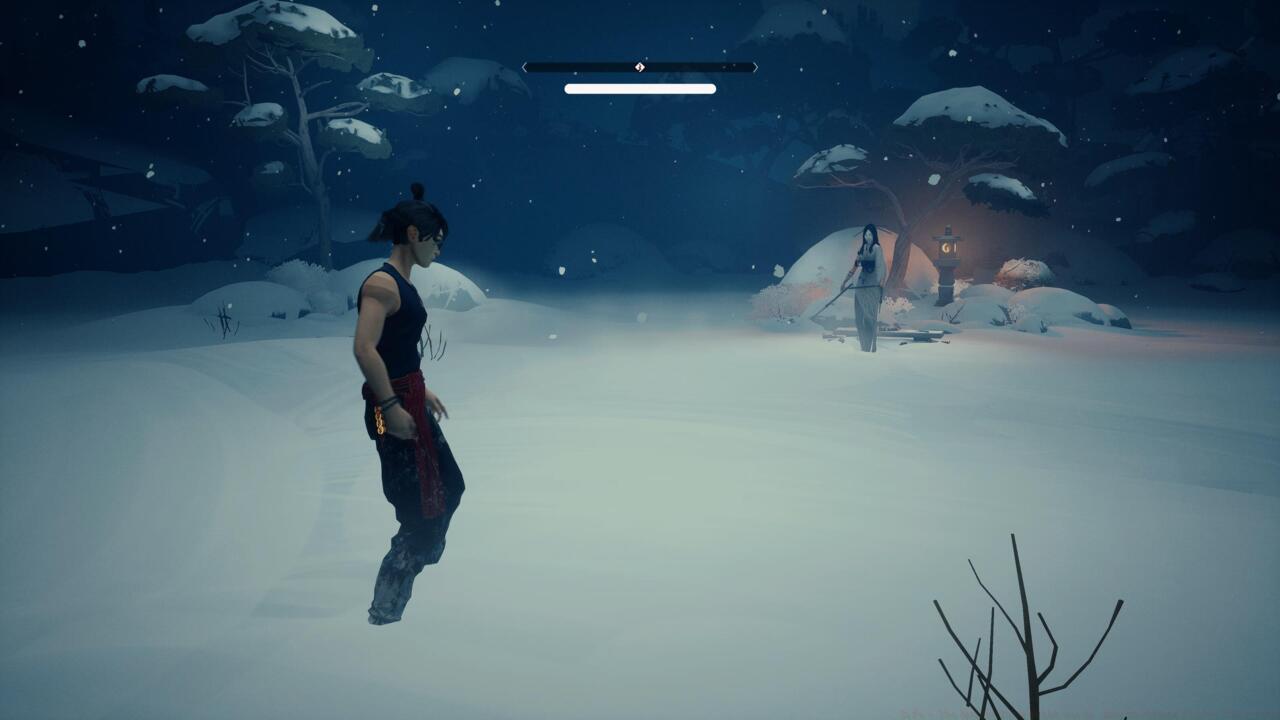Click the wooden plank near the spirit's feet
Screen dimensions: 1280x720
927,333
